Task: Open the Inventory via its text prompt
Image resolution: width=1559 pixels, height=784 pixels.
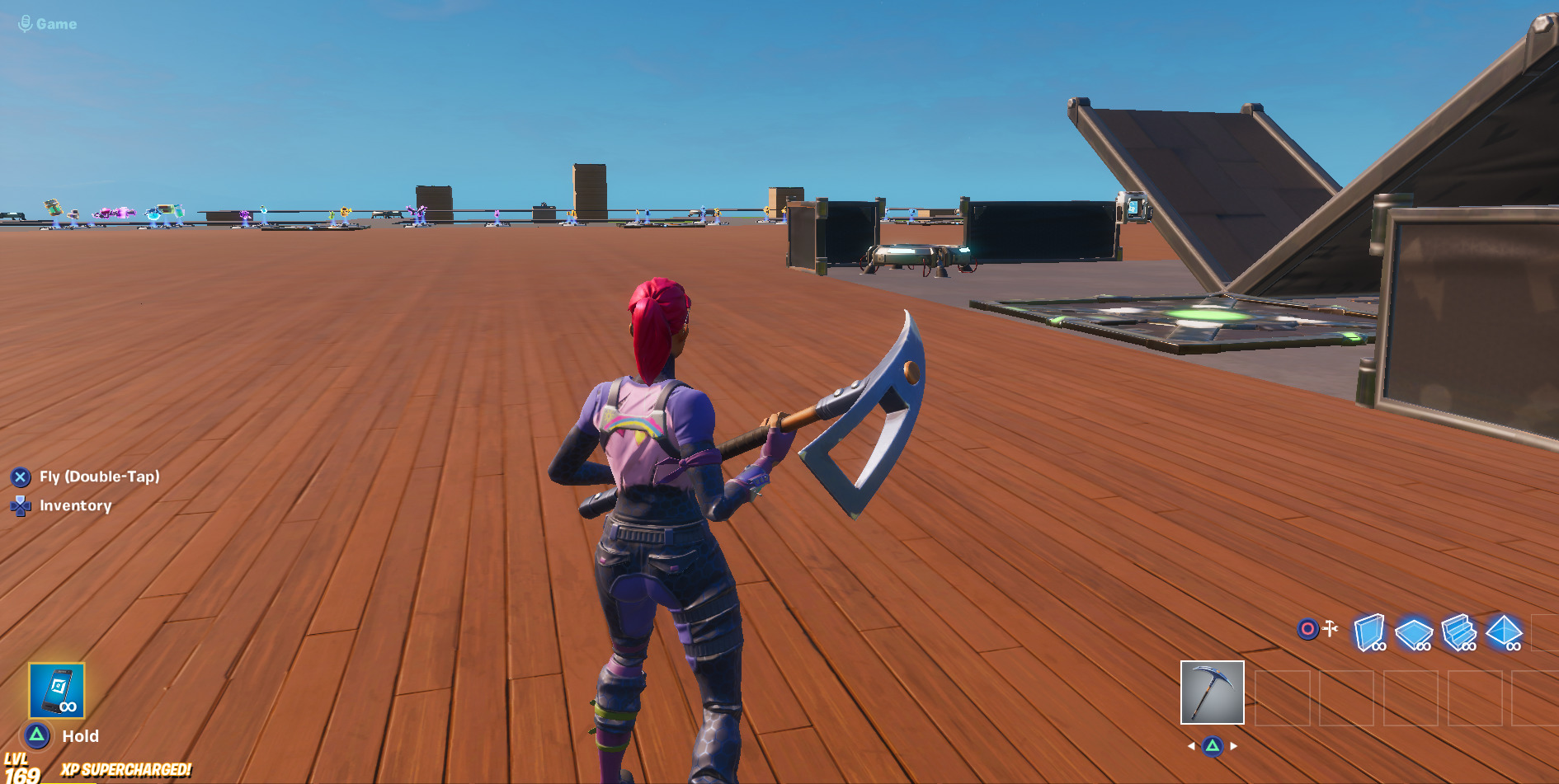Action: coord(76,506)
